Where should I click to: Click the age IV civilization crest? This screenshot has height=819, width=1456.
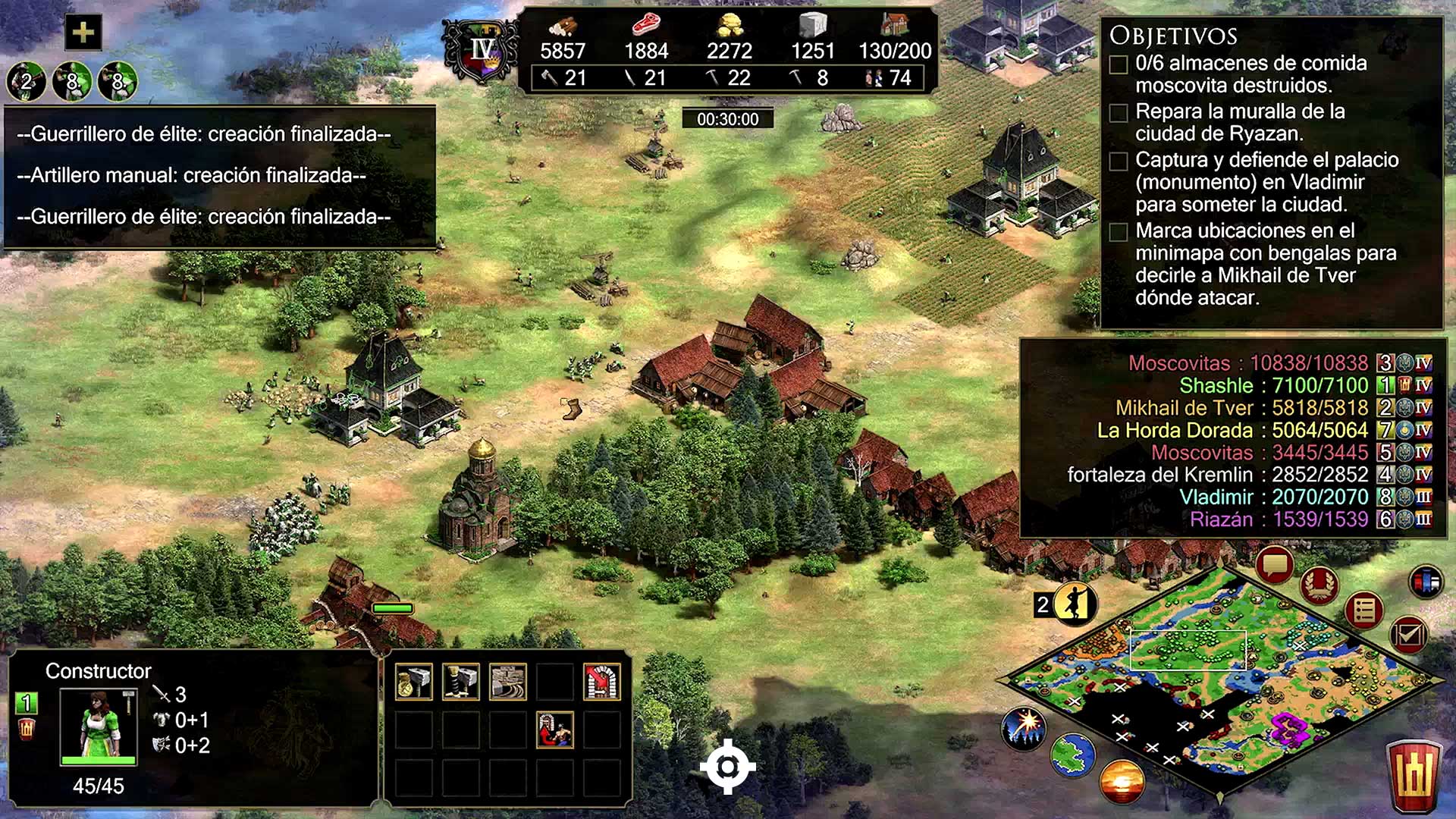tap(482, 52)
